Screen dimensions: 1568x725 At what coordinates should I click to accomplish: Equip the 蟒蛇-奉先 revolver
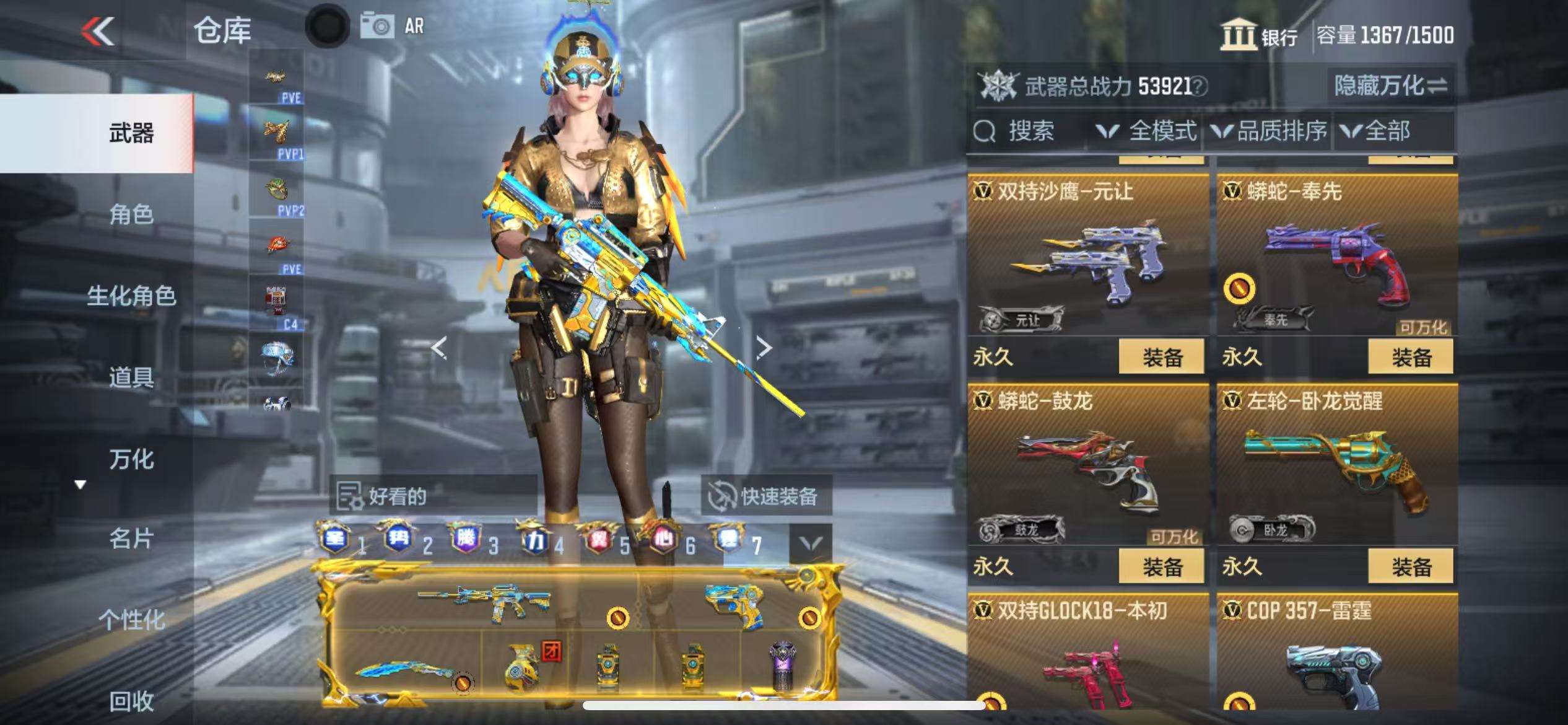point(1411,357)
